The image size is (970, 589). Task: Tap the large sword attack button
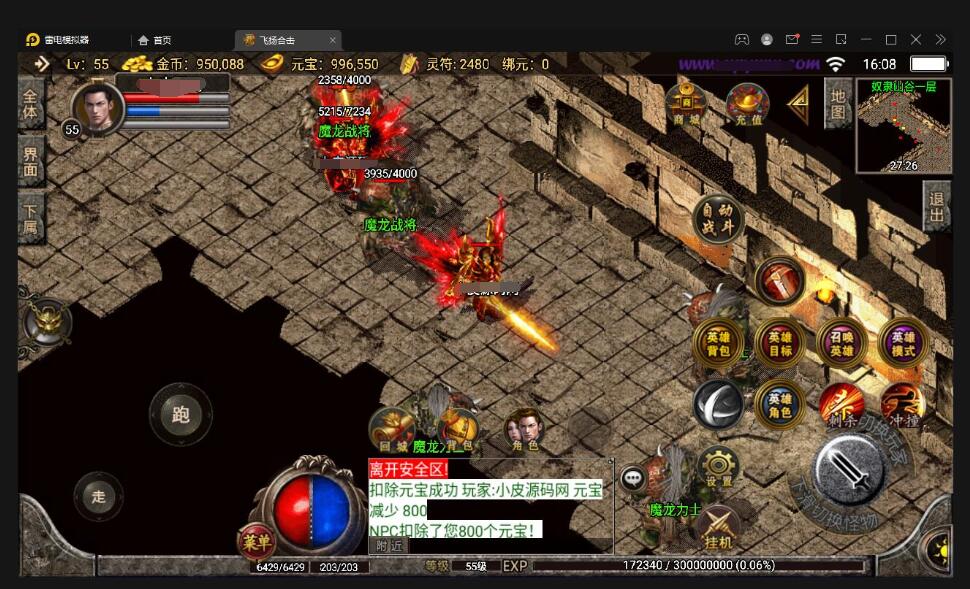(848, 470)
